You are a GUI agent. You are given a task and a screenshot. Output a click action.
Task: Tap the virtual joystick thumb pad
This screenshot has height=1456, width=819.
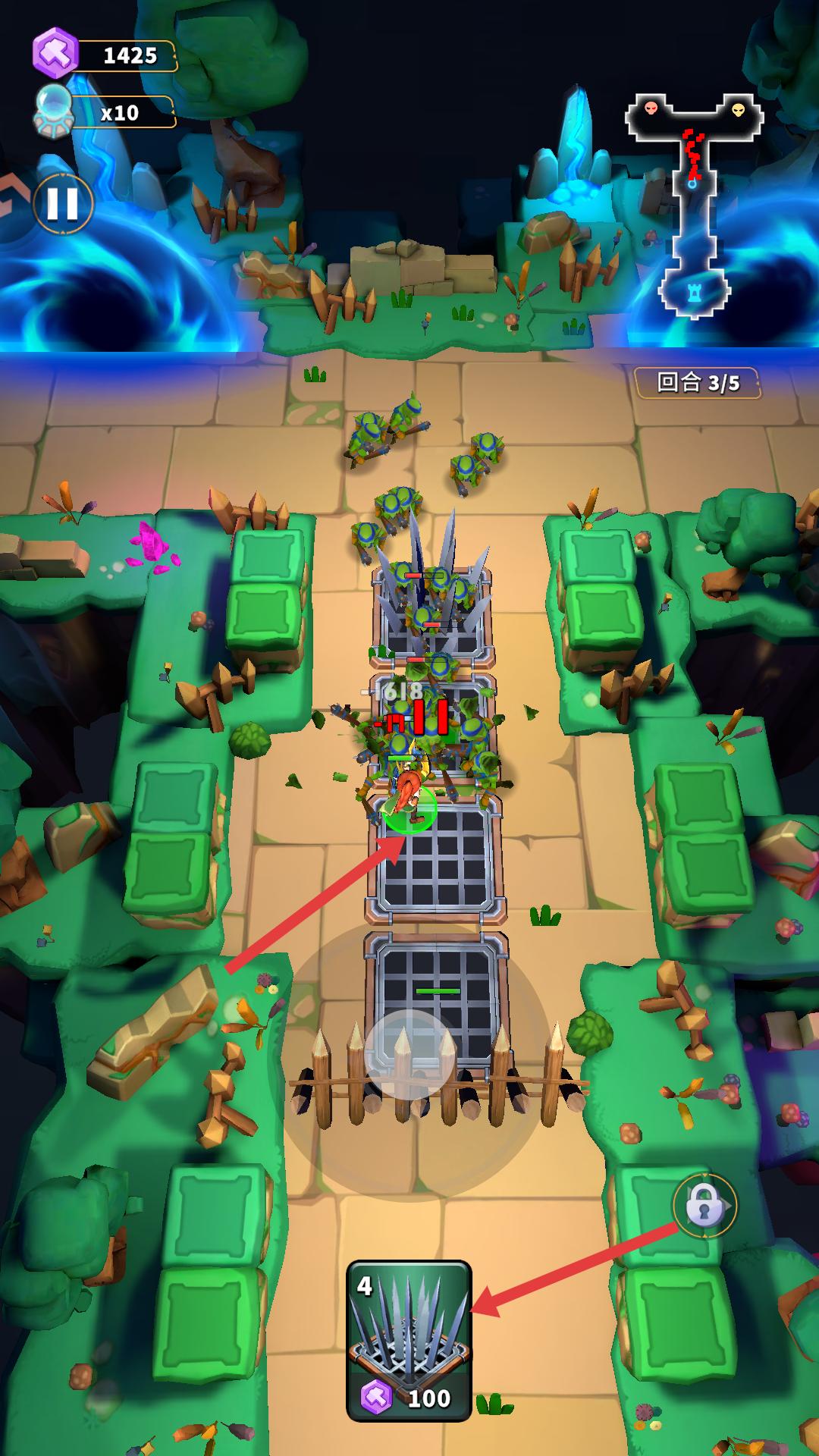tap(409, 1054)
